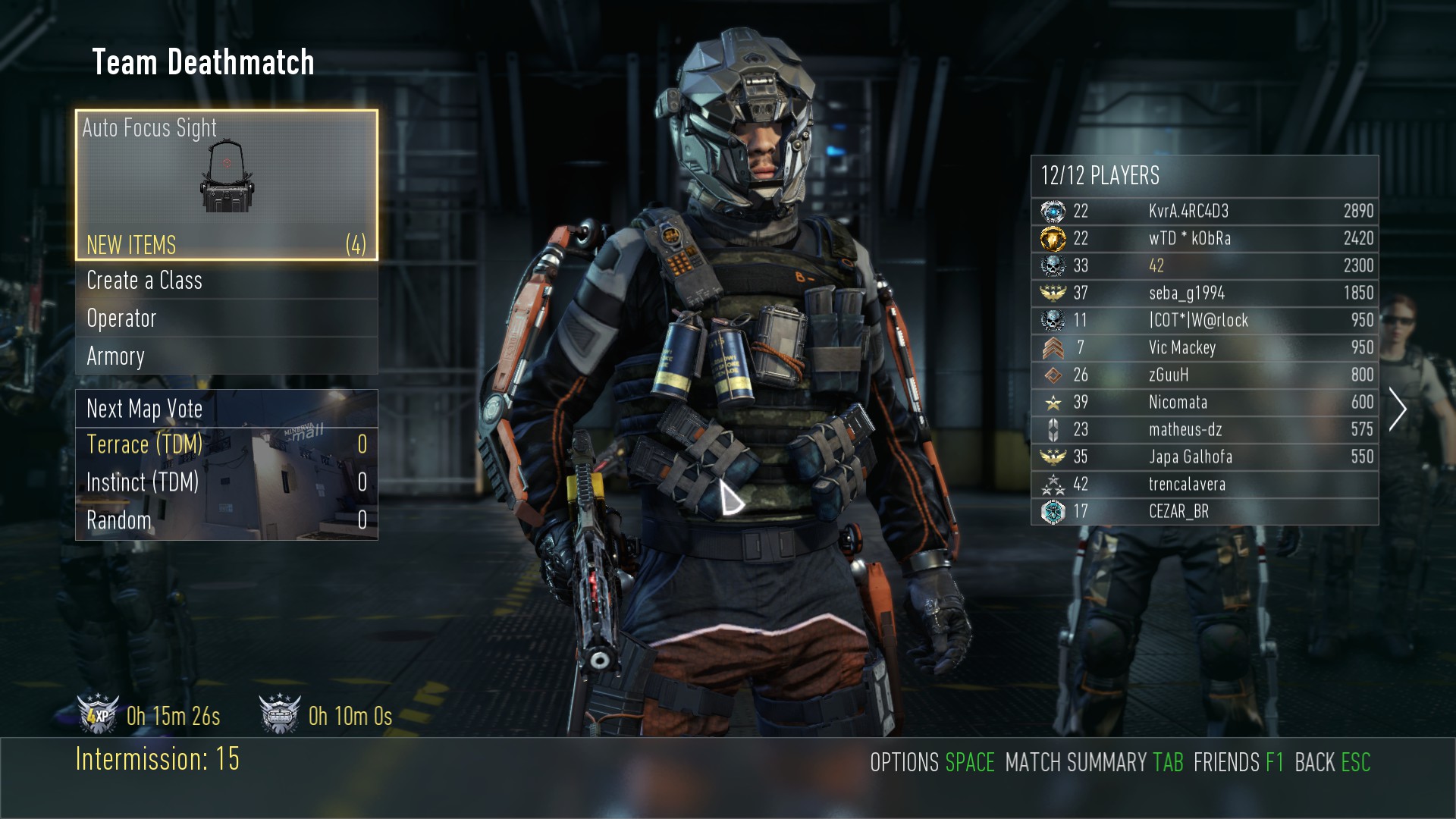The image size is (1456, 819).
Task: Click player seba_g1994 in the list
Action: coord(1204,293)
